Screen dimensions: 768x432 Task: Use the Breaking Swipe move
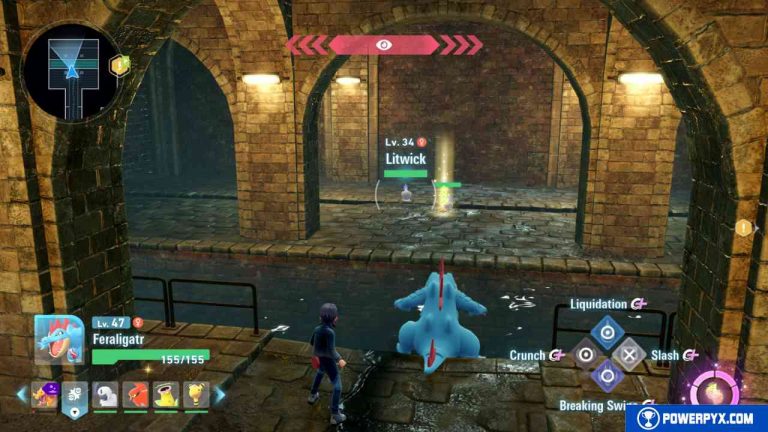click(x=607, y=377)
